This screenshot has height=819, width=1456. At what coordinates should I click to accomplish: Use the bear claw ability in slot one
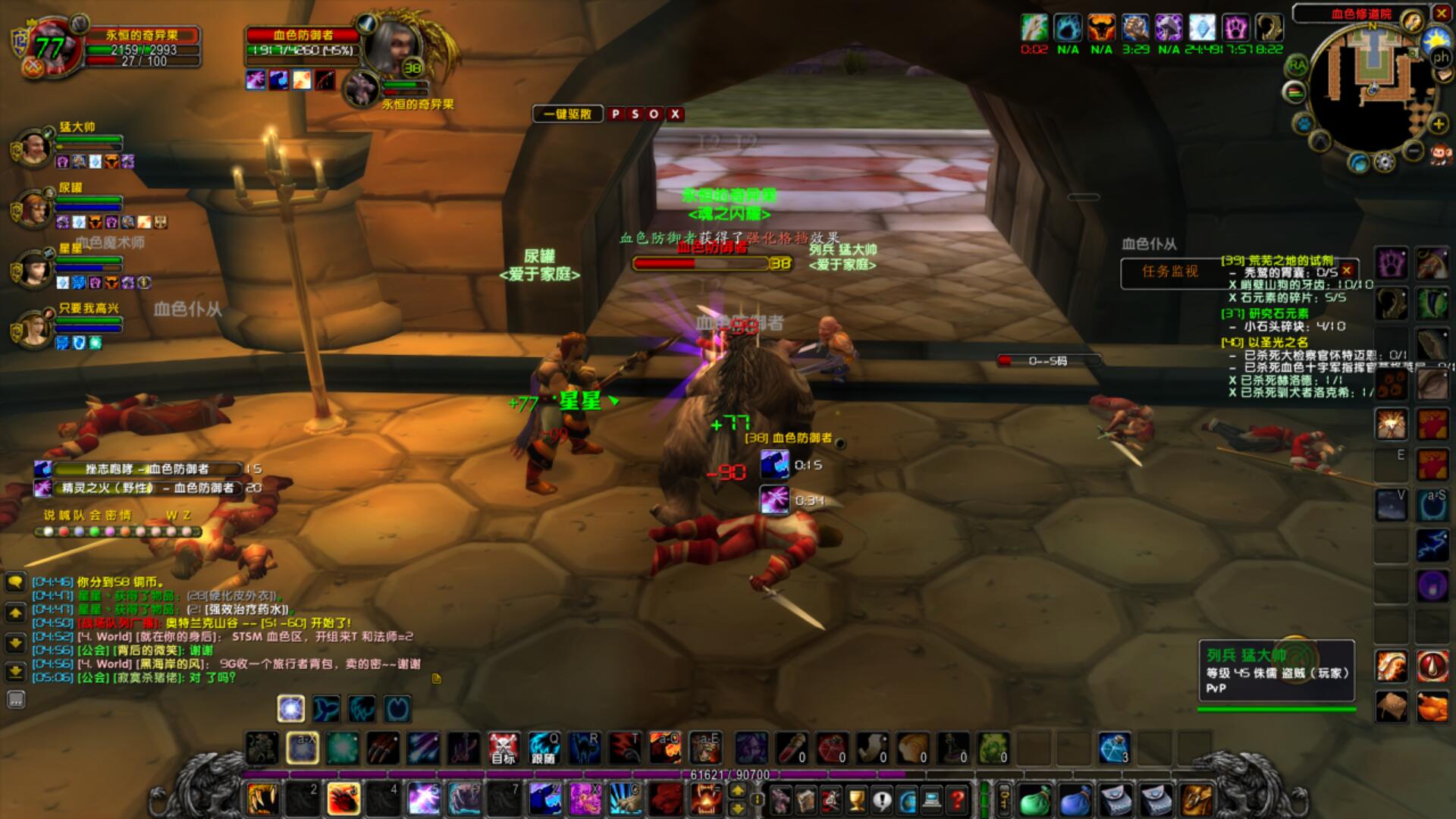point(262,799)
